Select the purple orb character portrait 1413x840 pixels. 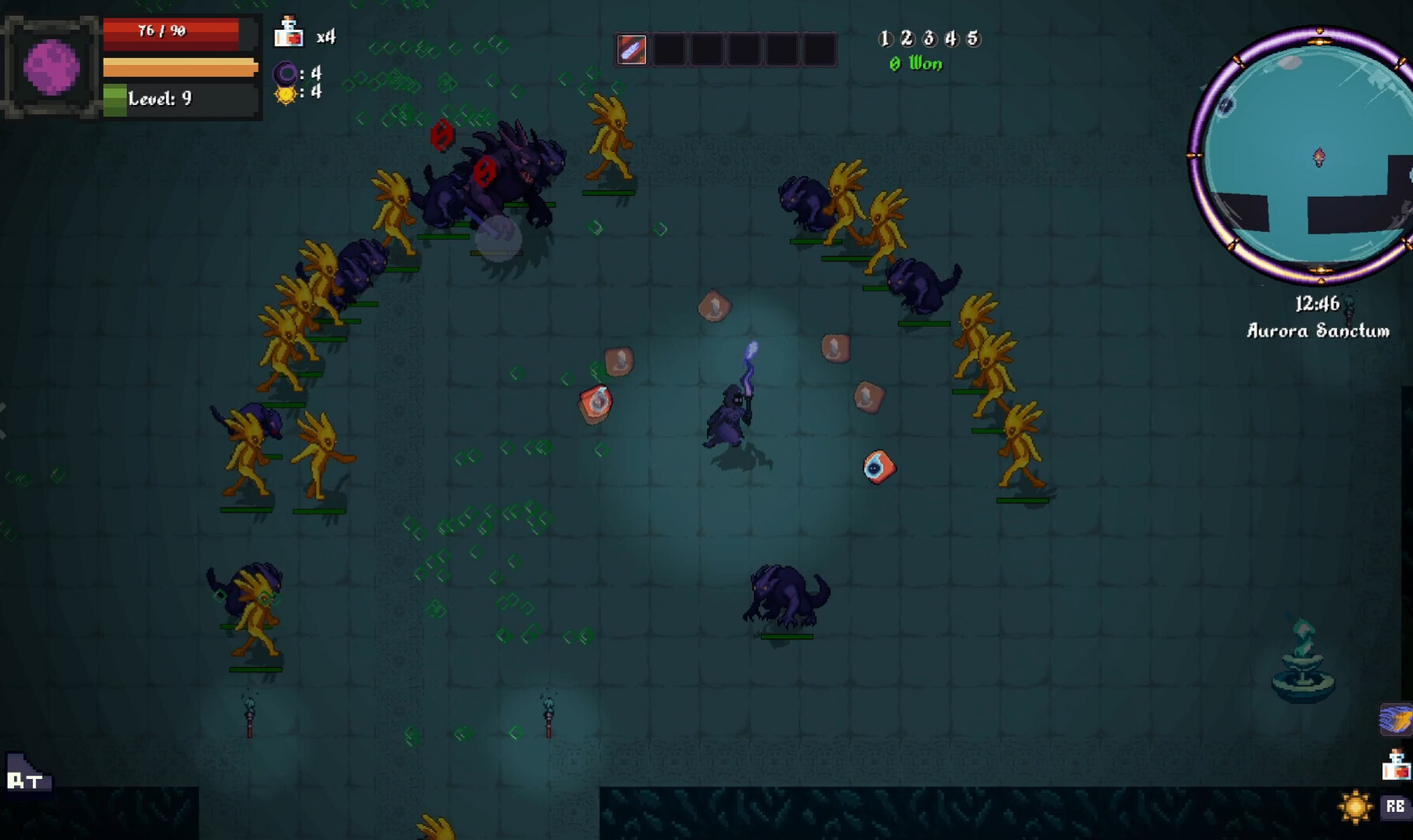[x=52, y=67]
